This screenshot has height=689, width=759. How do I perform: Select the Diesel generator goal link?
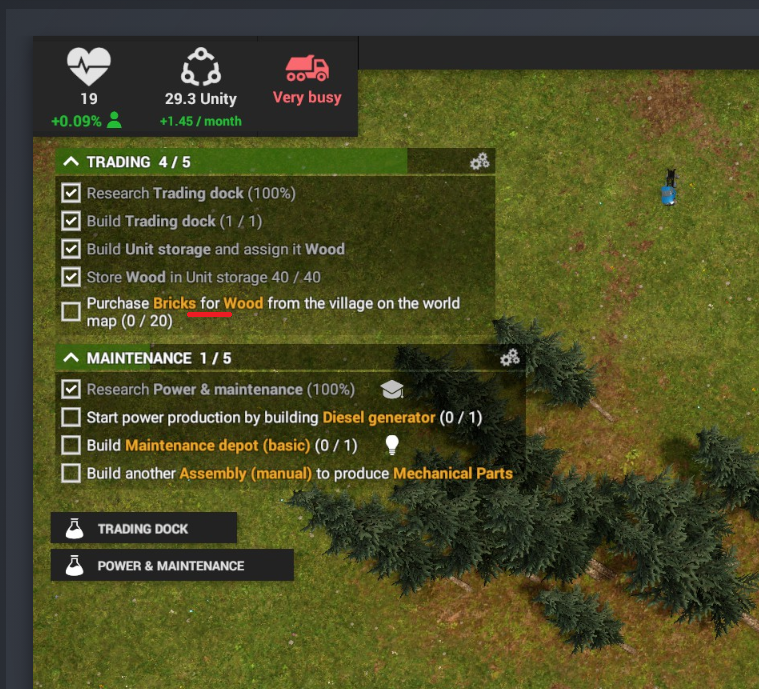(379, 417)
